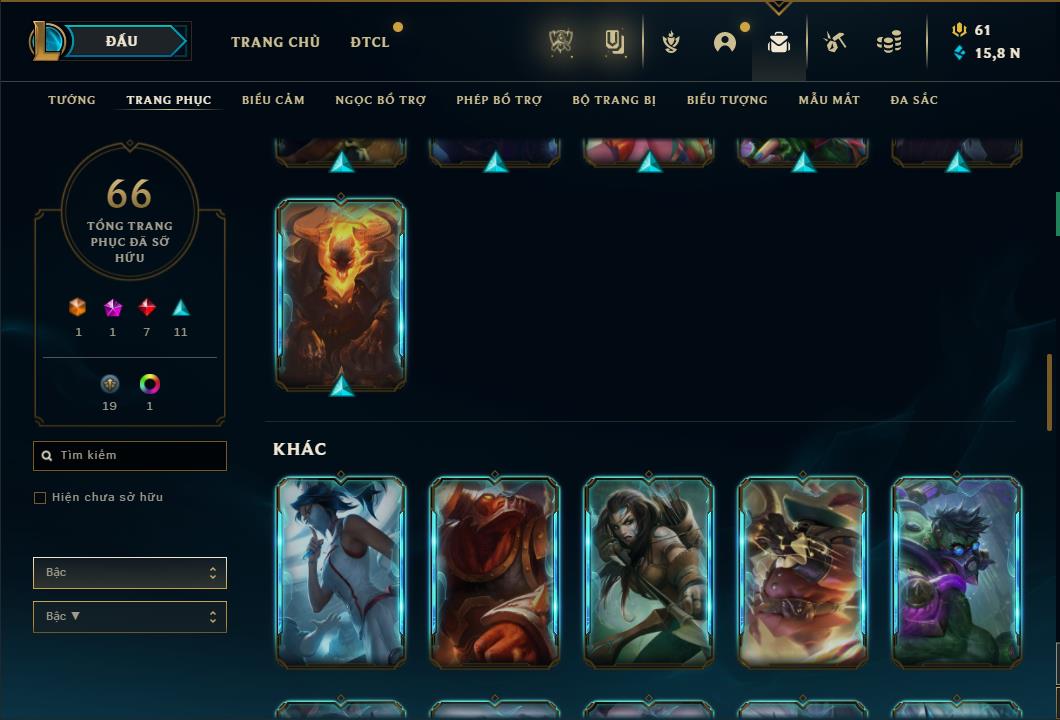Open the crafting hammer icon
Image resolution: width=1060 pixels, height=720 pixels.
point(835,42)
